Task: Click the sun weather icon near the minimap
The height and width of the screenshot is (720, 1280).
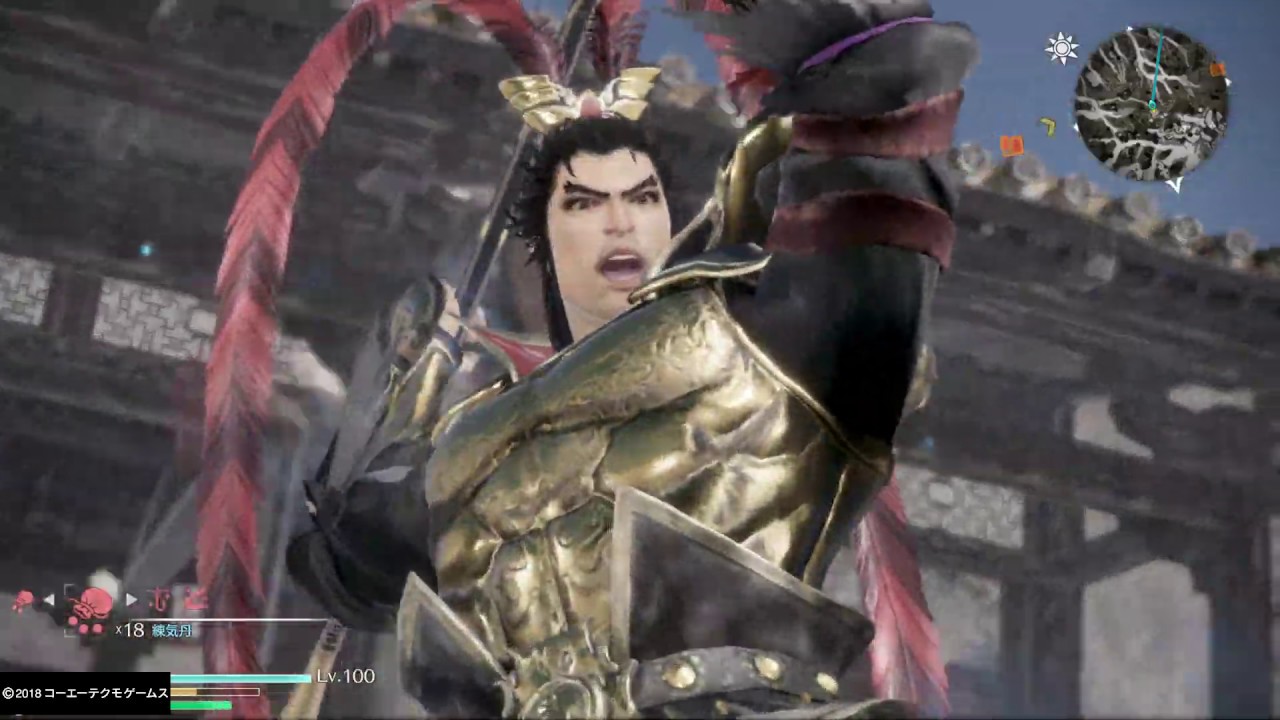Action: pyautogui.click(x=1060, y=49)
